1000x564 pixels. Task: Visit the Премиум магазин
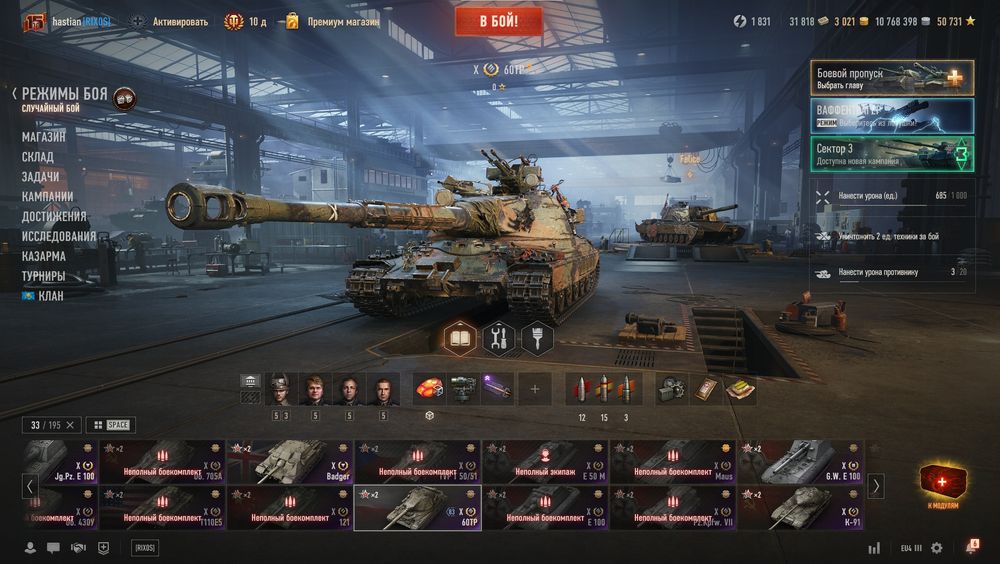point(342,21)
